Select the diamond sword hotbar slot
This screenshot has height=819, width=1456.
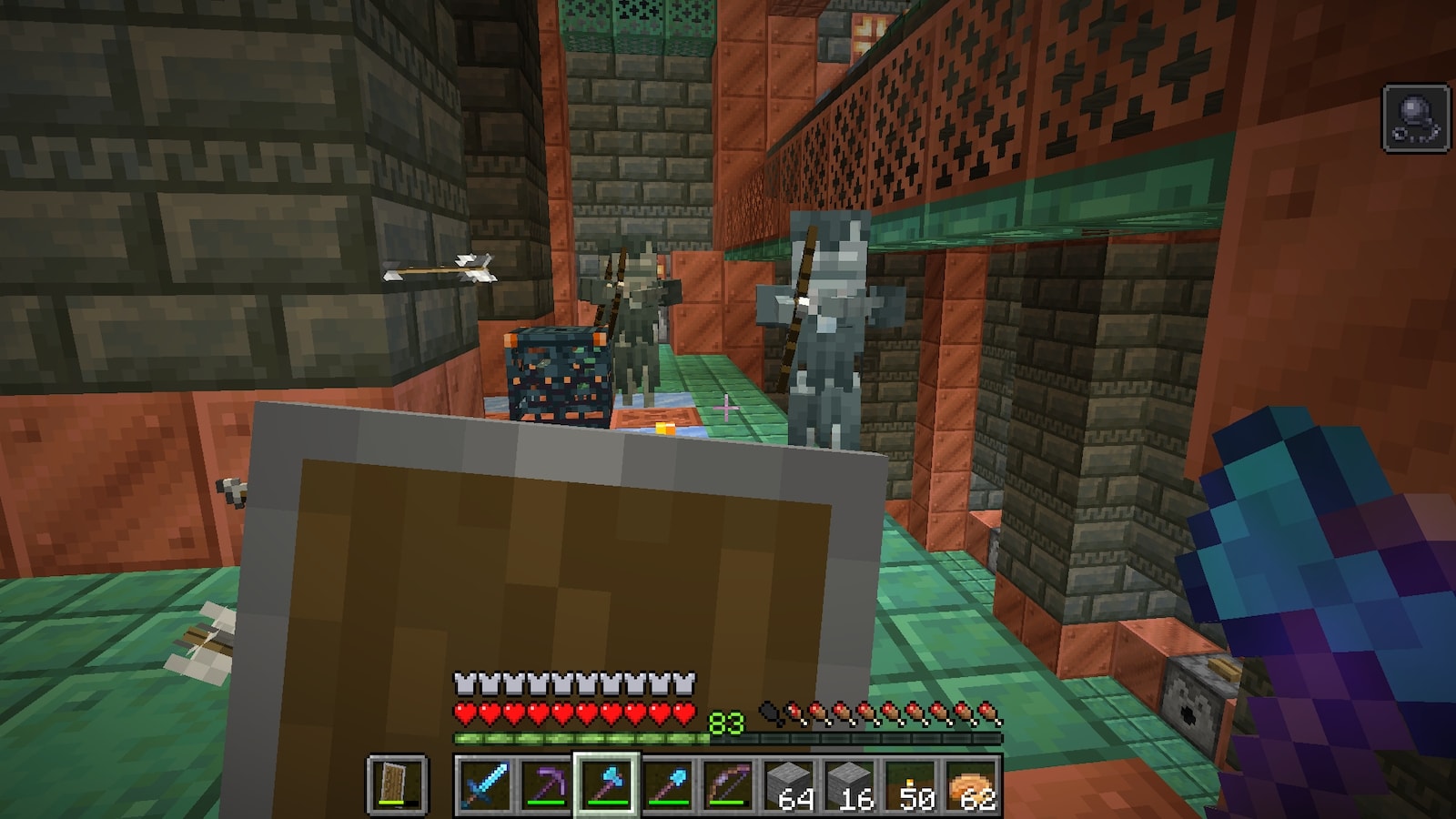pyautogui.click(x=484, y=784)
